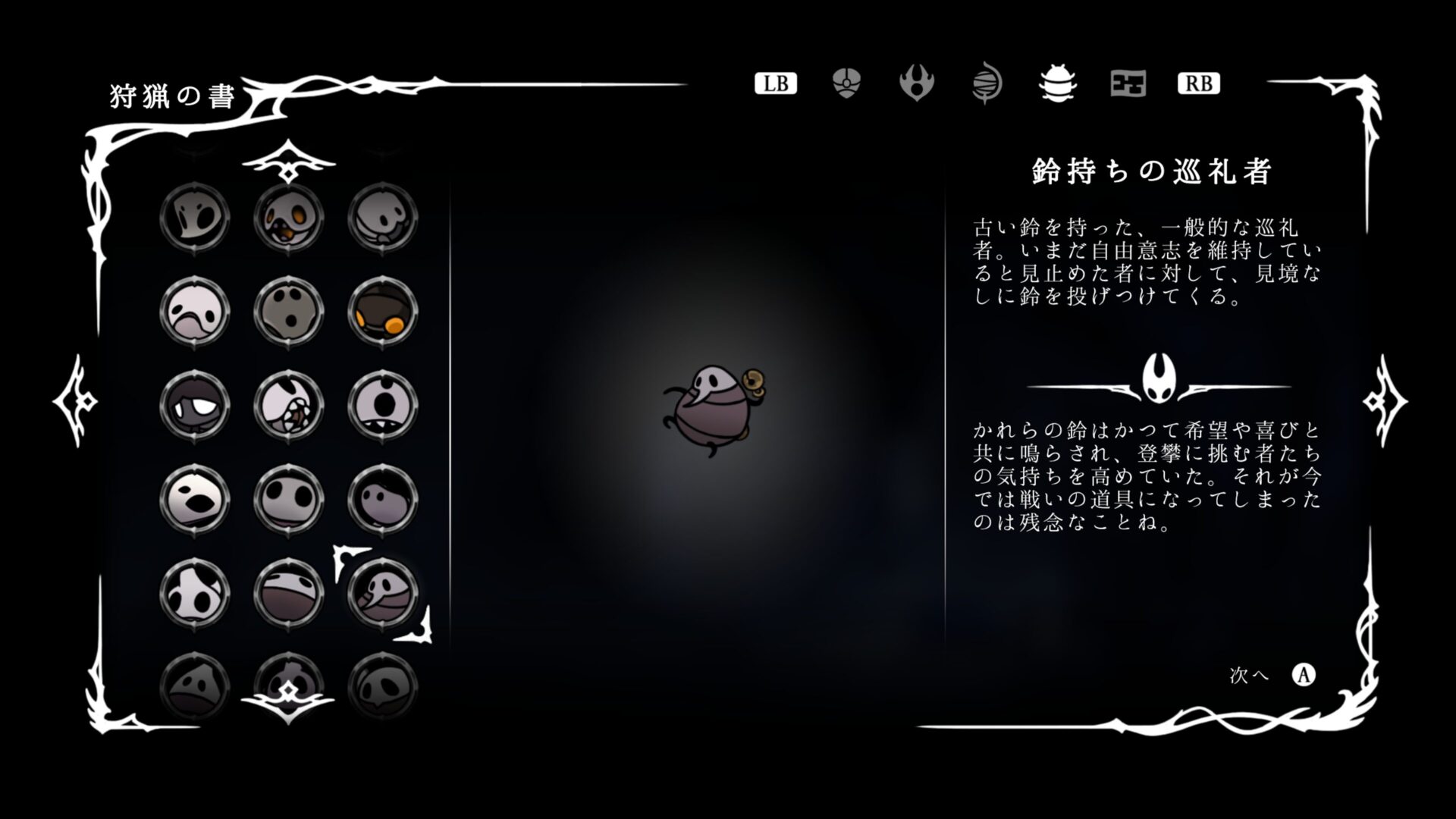Viewport: 1456px width, 819px height.
Task: Select the white beetle Hunter's Journal icon
Action: (1056, 83)
